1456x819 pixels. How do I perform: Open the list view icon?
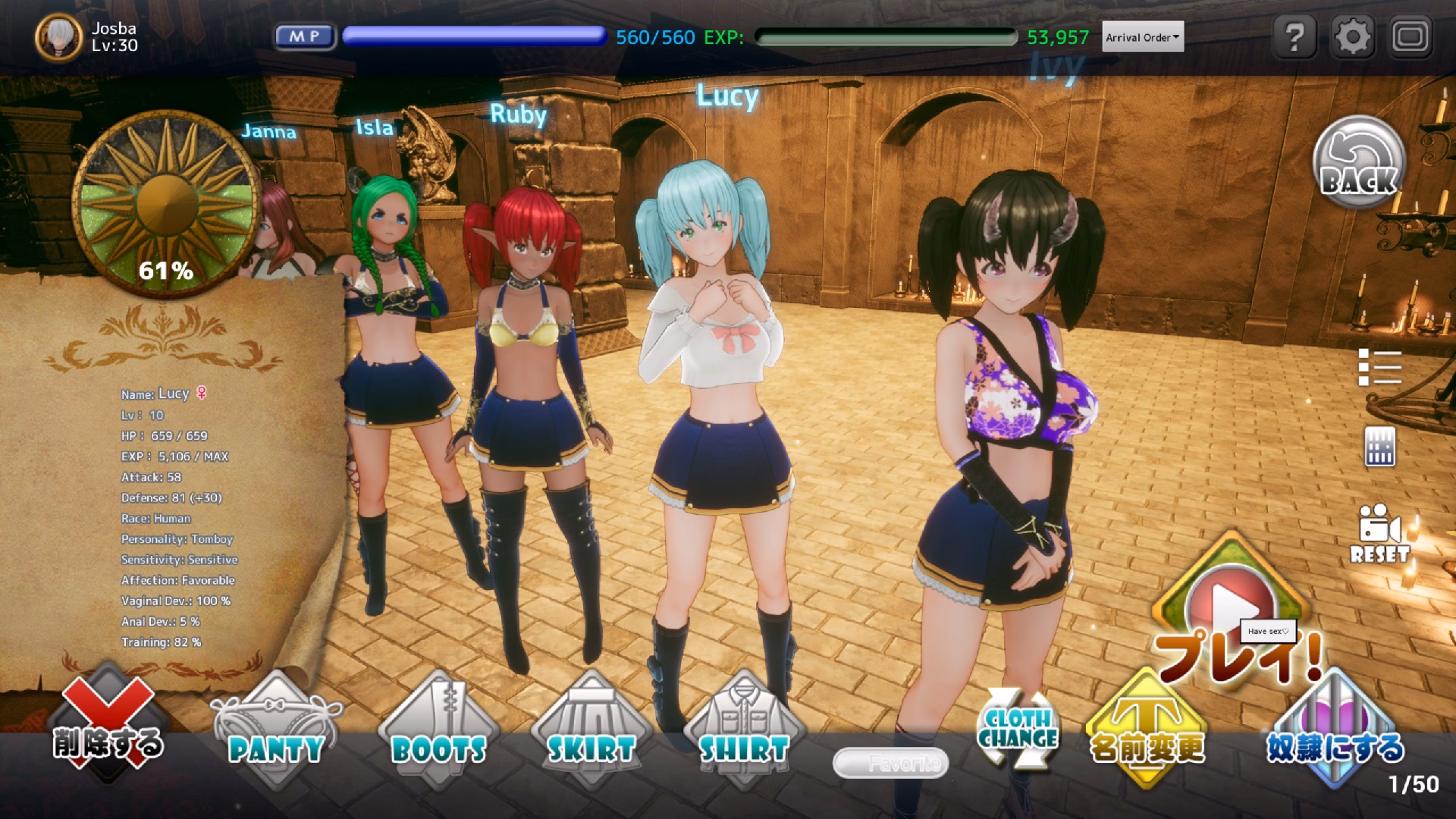(x=1379, y=368)
